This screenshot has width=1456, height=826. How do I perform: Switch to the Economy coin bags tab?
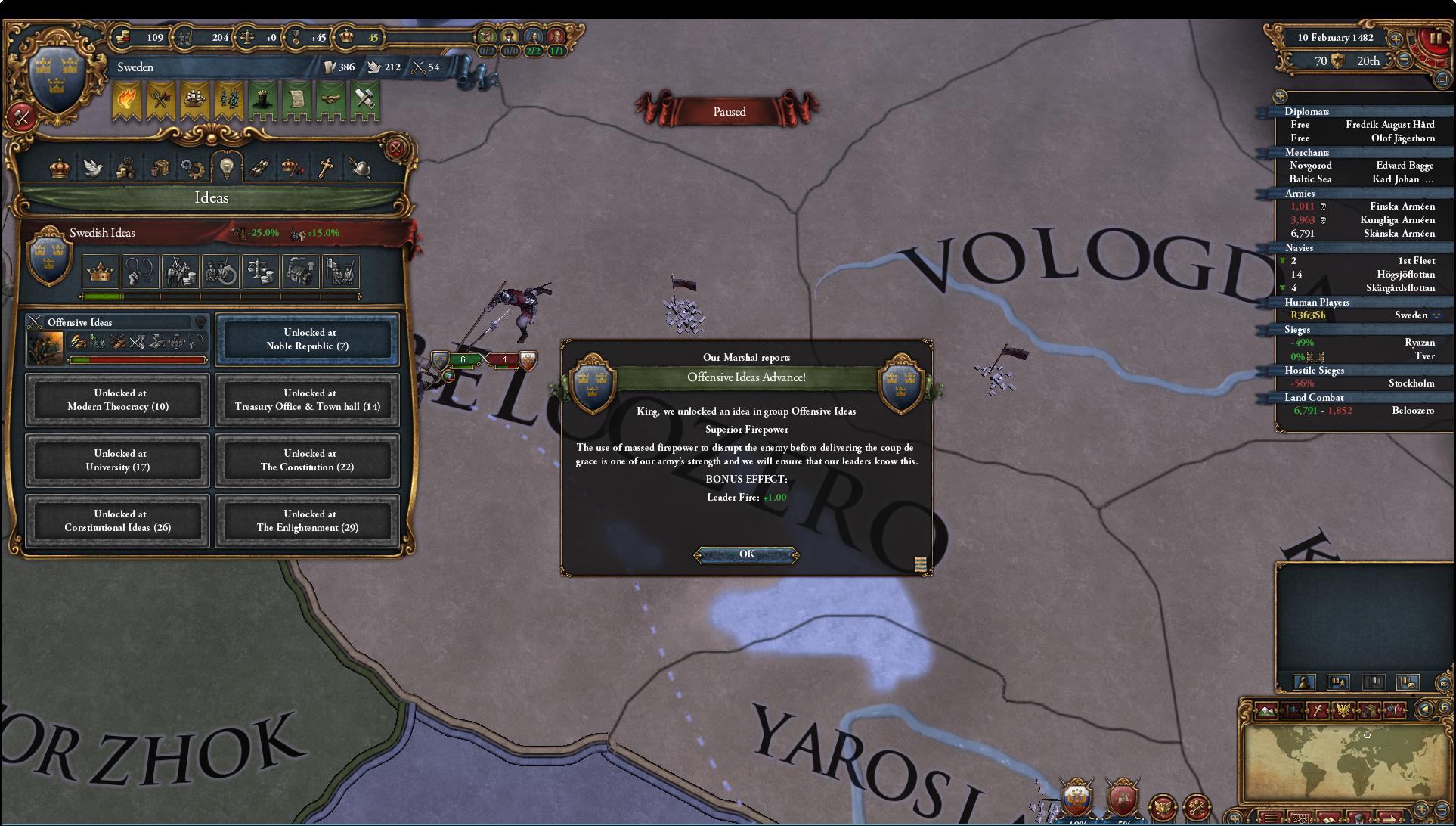(x=126, y=168)
